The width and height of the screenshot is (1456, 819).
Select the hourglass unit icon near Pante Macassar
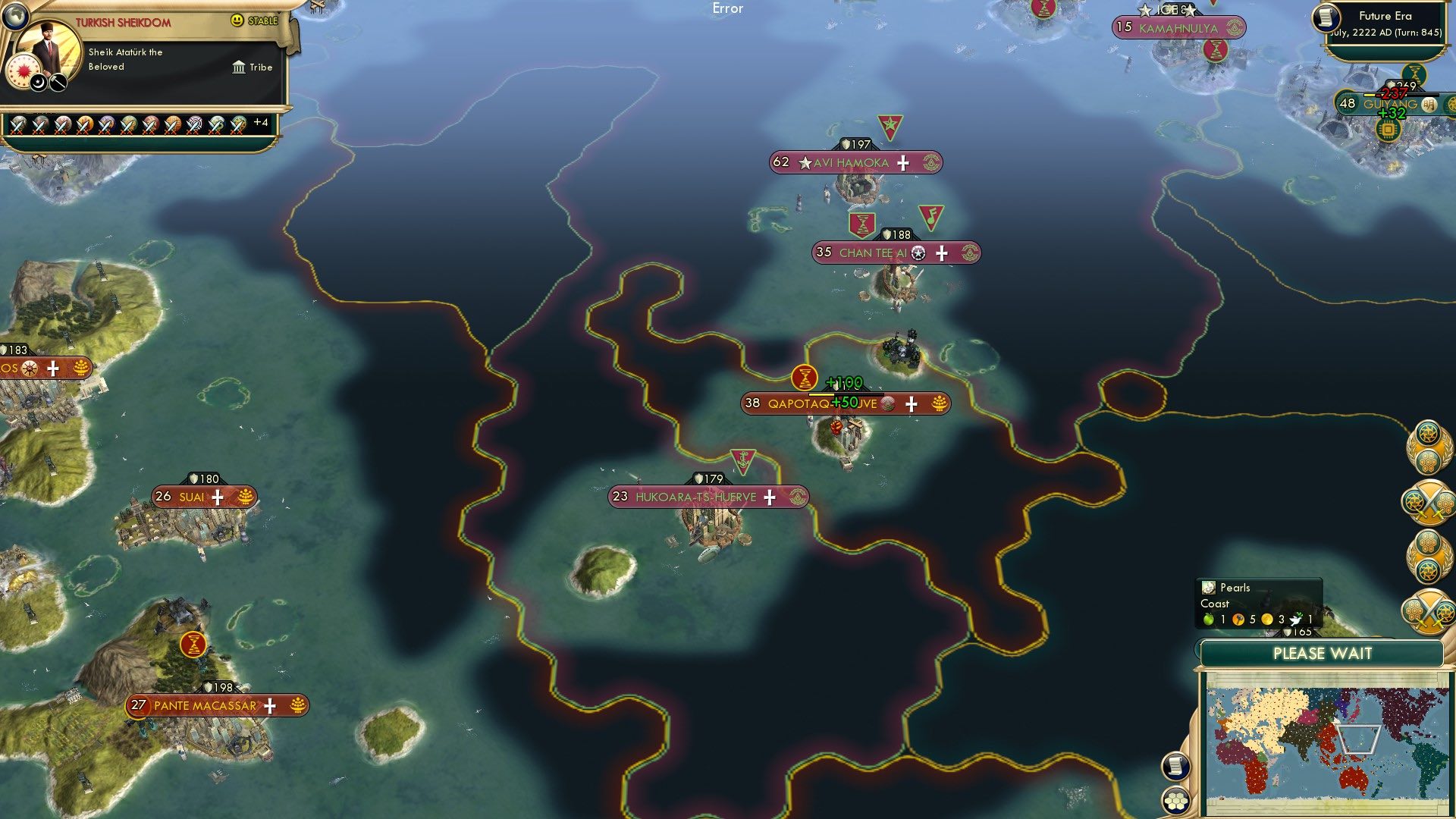pyautogui.click(x=193, y=645)
